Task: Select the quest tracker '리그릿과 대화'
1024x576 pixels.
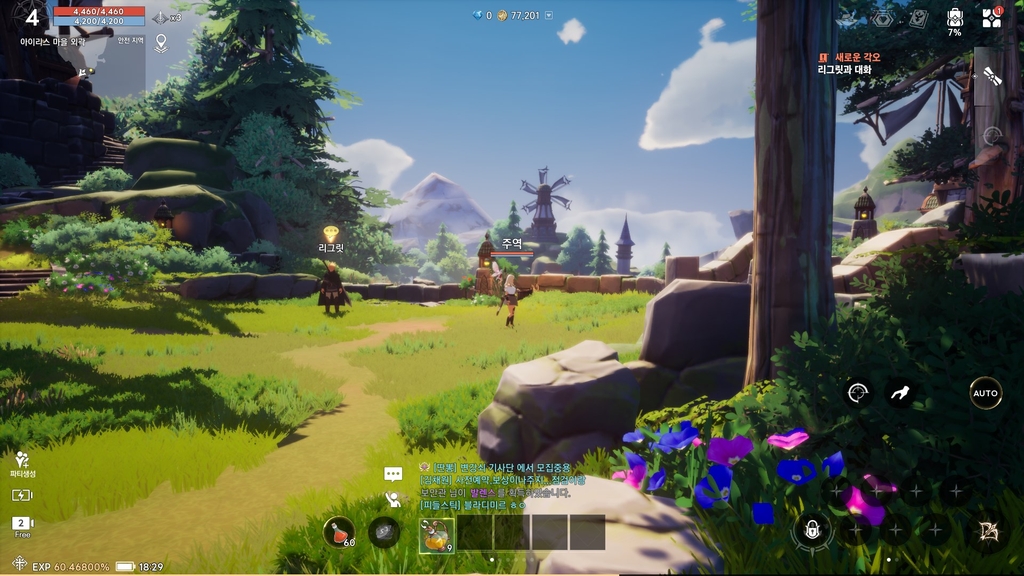Action: click(x=845, y=70)
